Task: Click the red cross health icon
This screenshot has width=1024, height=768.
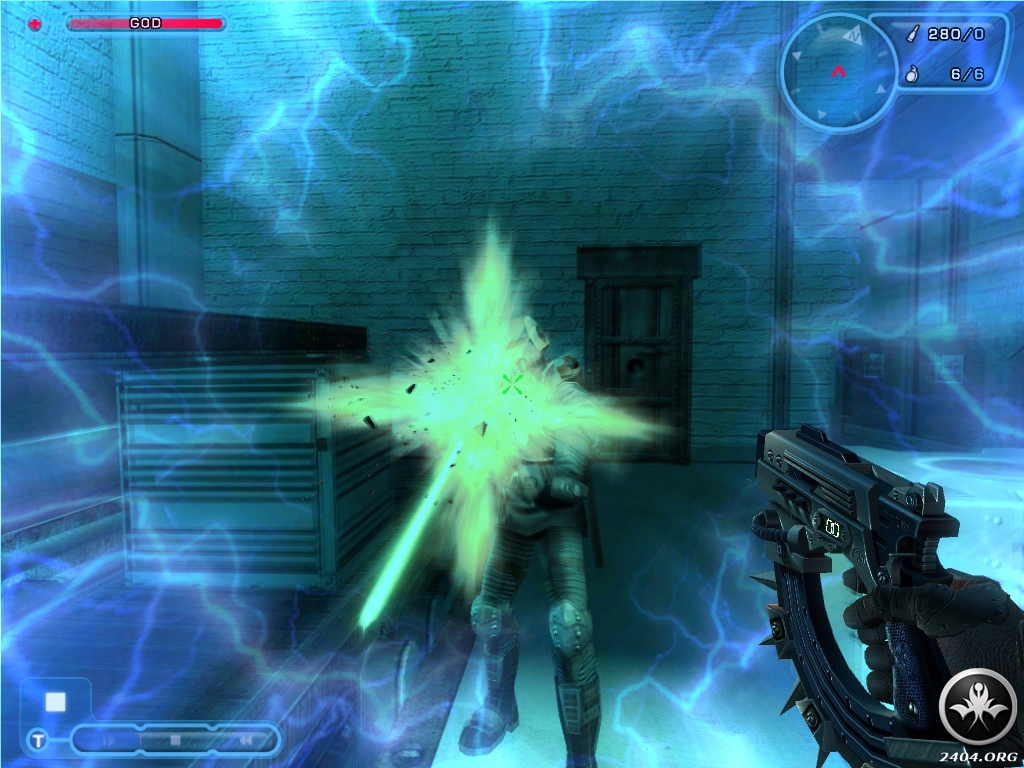Action: [37, 23]
